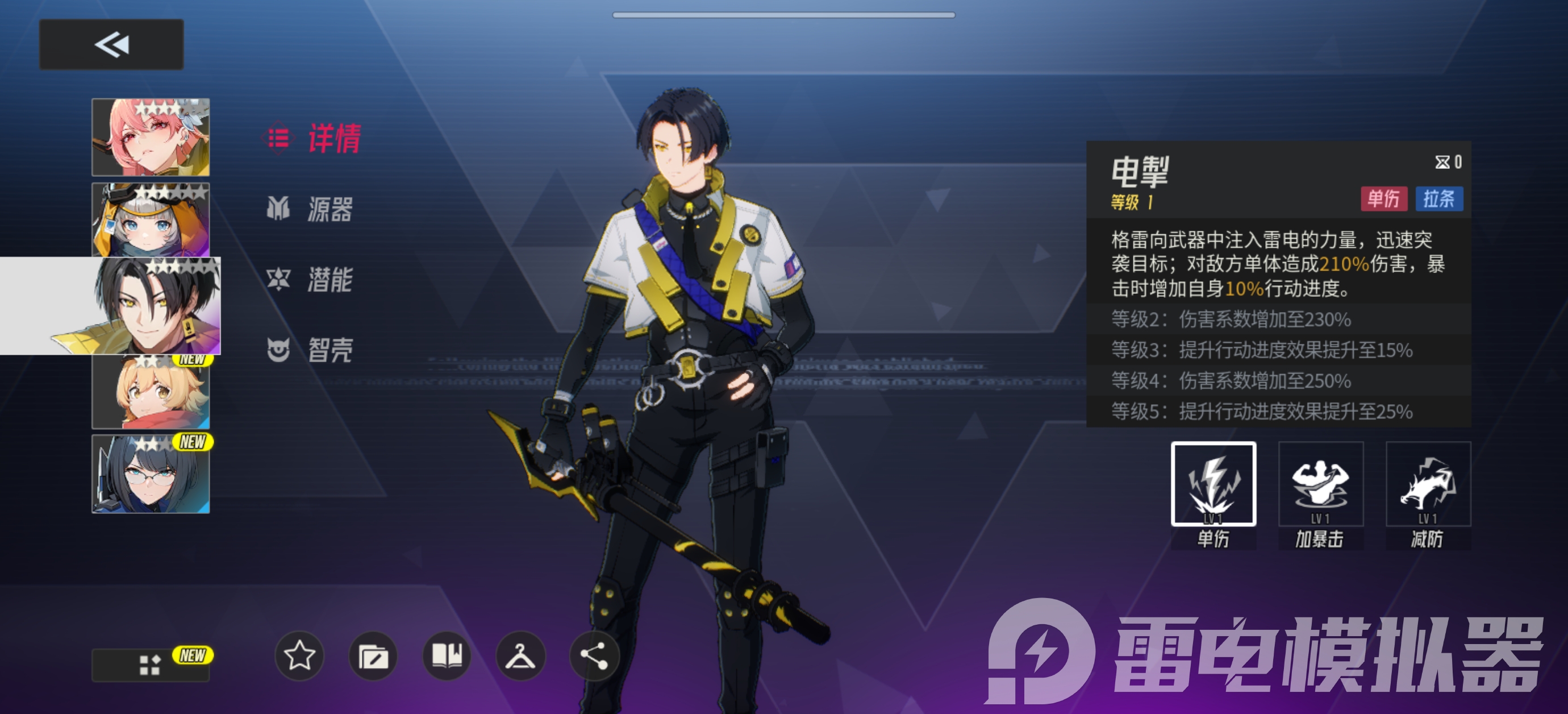View the 减防 skill icon
Viewport: 1568px width, 714px height.
pos(1427,484)
